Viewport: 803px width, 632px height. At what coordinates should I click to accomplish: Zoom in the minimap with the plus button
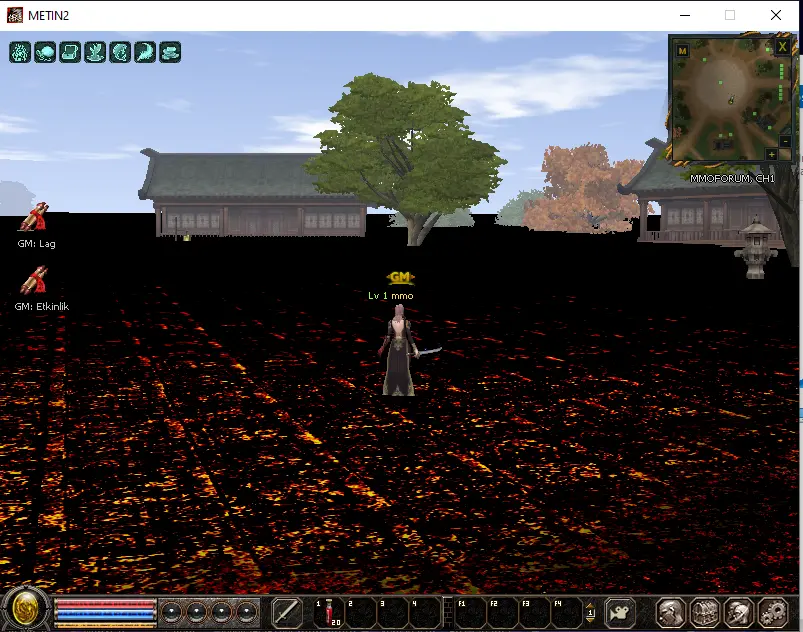[x=771, y=154]
